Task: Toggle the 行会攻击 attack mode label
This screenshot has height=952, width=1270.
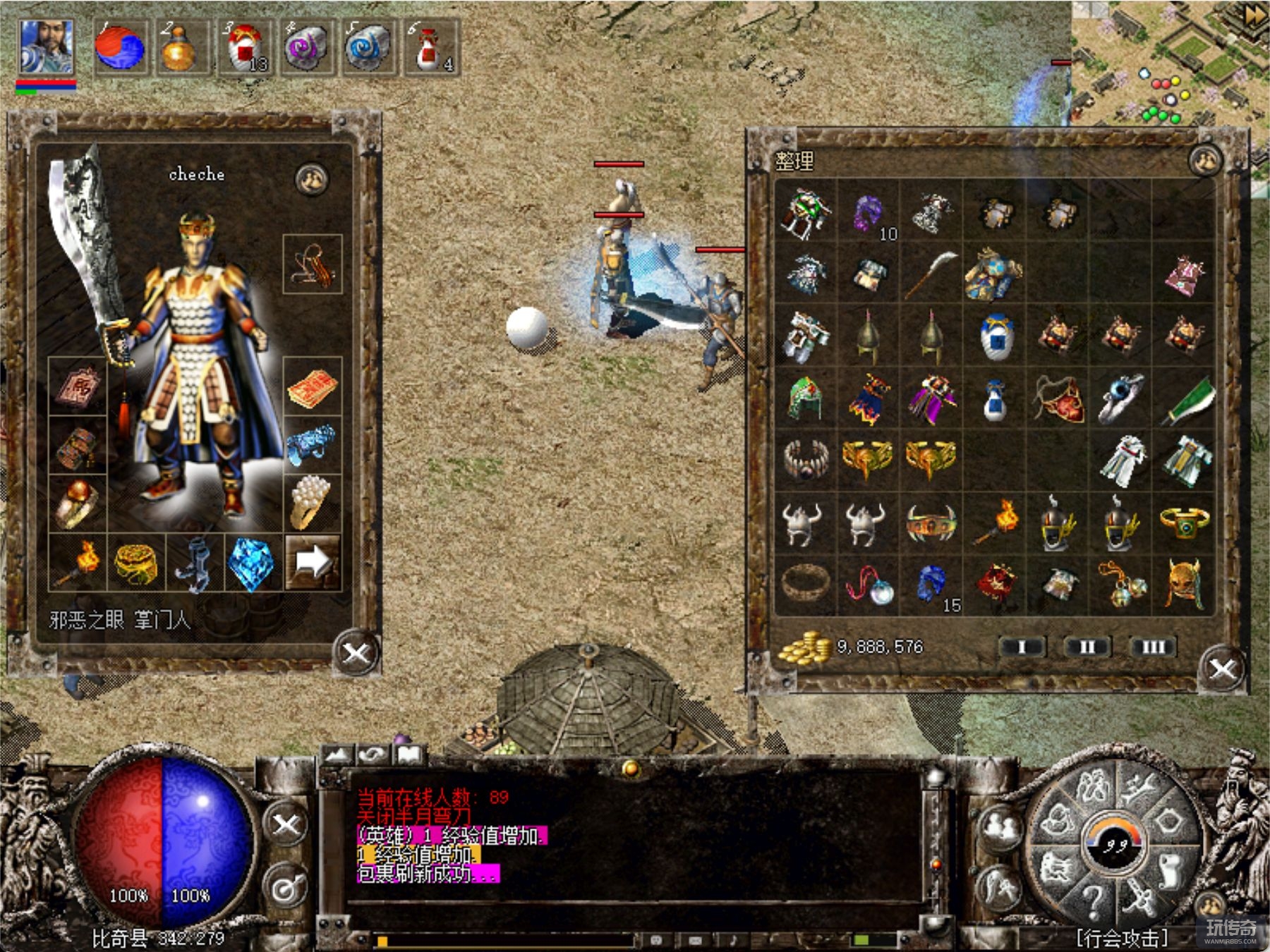Action: 1122,938
